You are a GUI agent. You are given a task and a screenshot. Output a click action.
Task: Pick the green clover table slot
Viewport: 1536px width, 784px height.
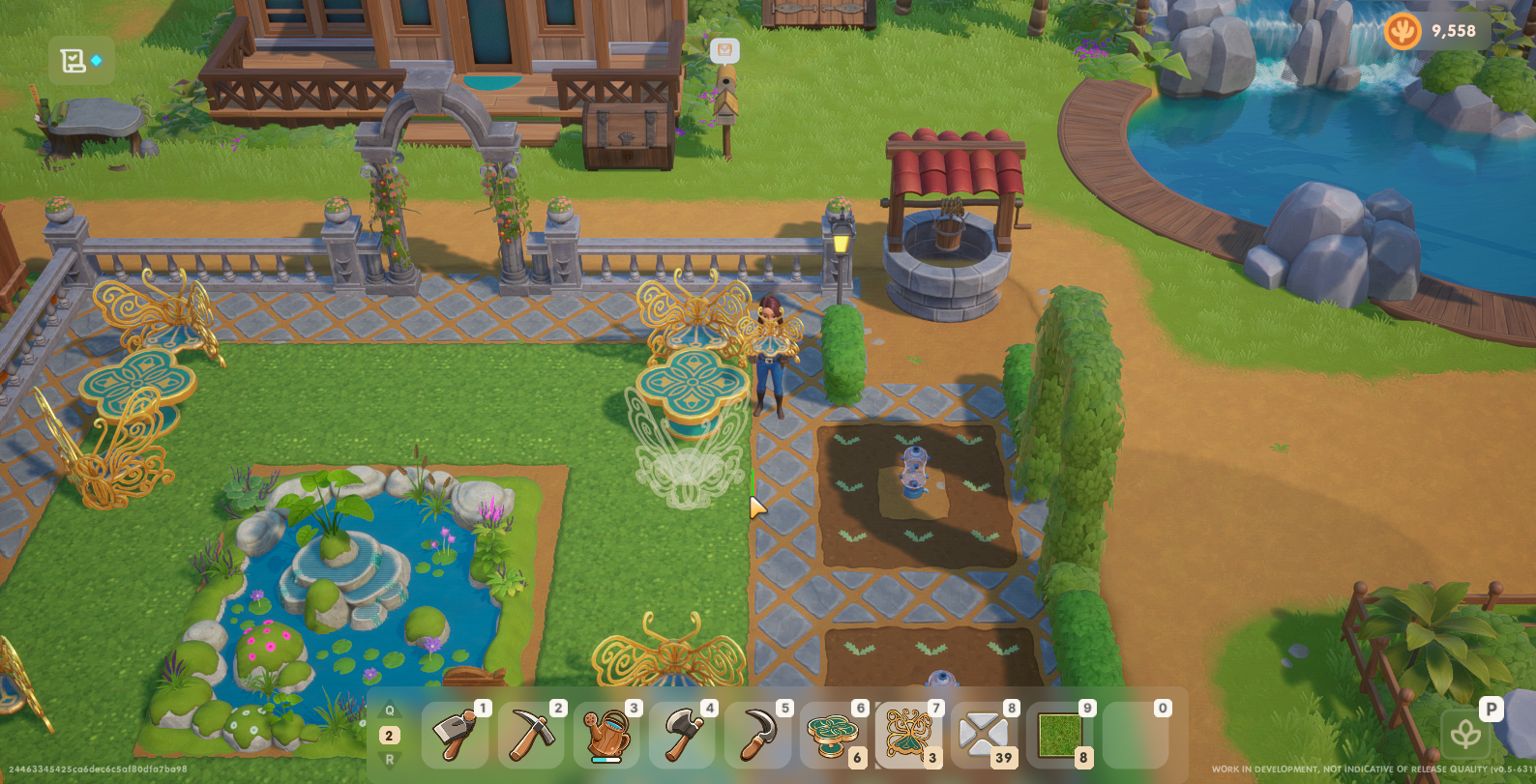(x=833, y=735)
